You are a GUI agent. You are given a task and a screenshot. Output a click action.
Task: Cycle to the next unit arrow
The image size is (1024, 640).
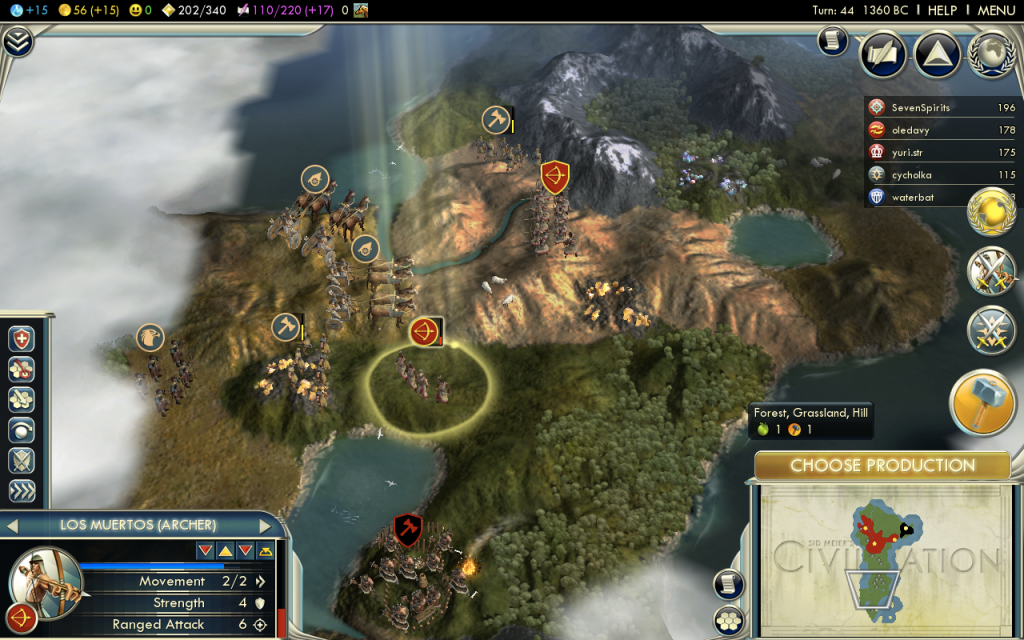point(266,525)
